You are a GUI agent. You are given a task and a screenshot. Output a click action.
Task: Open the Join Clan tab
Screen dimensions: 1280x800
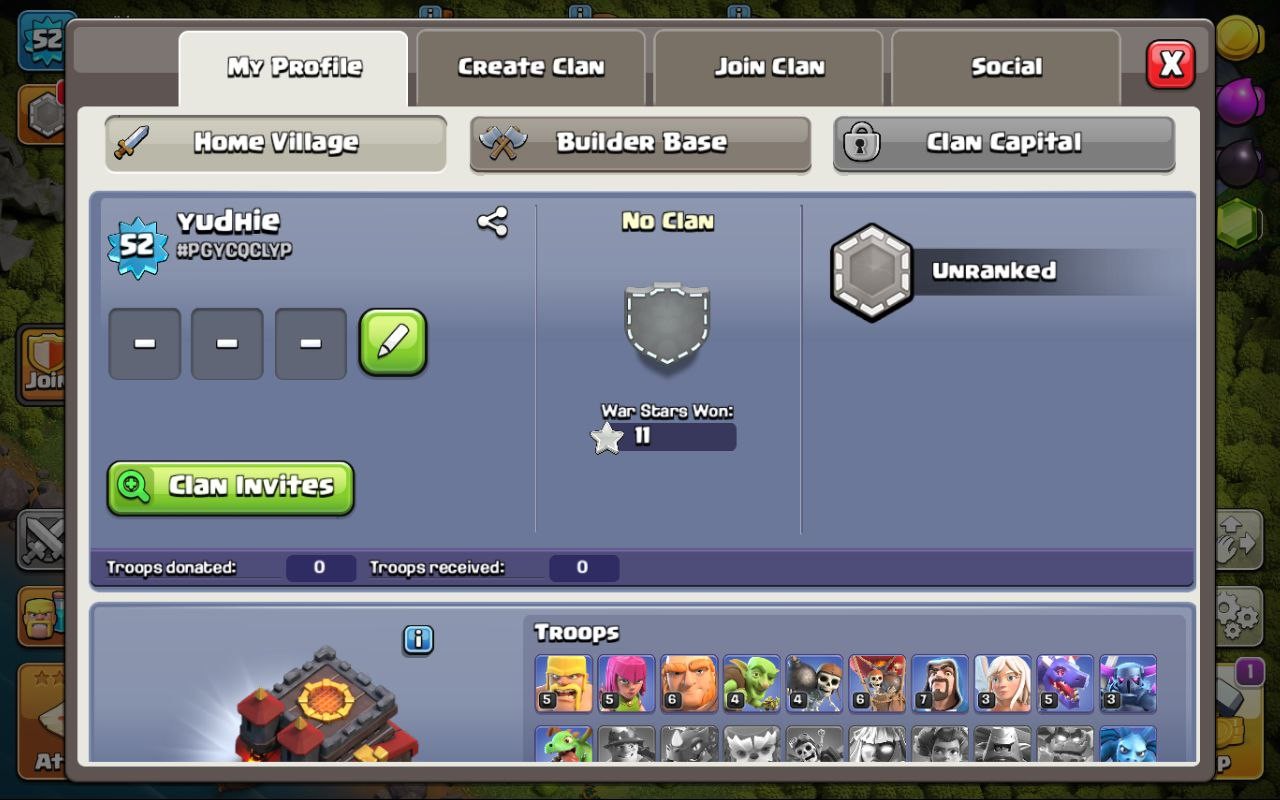point(768,66)
